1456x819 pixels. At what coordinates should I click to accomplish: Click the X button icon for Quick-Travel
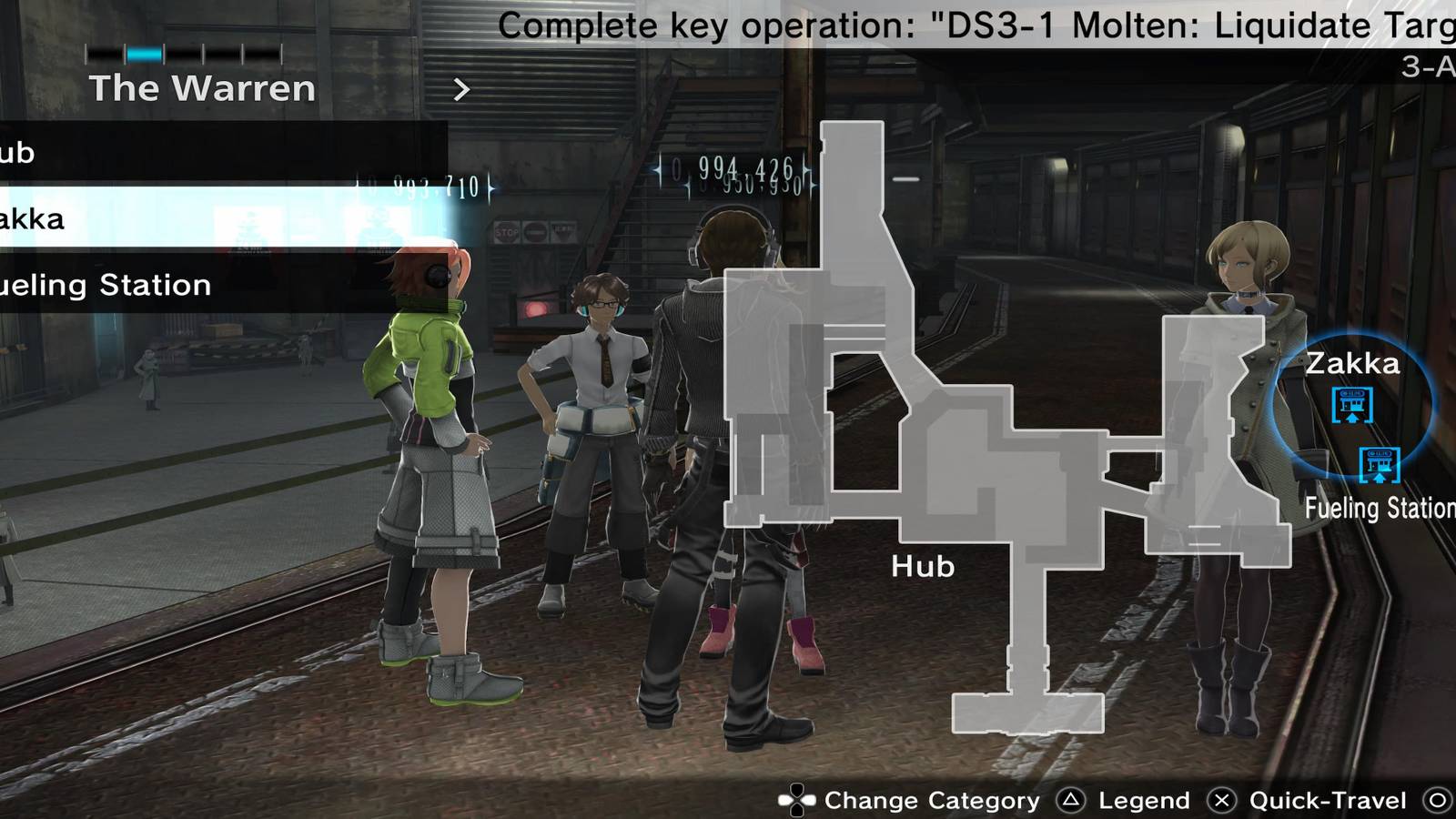click(x=1223, y=802)
